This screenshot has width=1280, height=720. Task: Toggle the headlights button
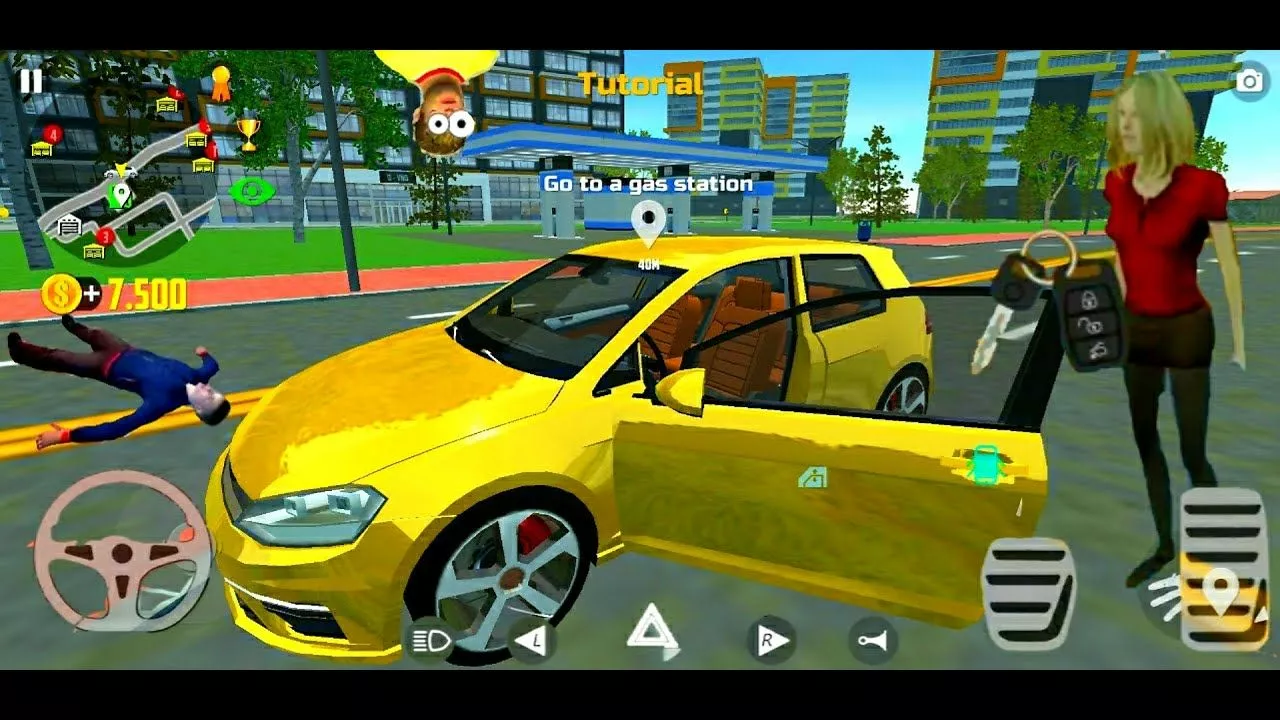(431, 642)
